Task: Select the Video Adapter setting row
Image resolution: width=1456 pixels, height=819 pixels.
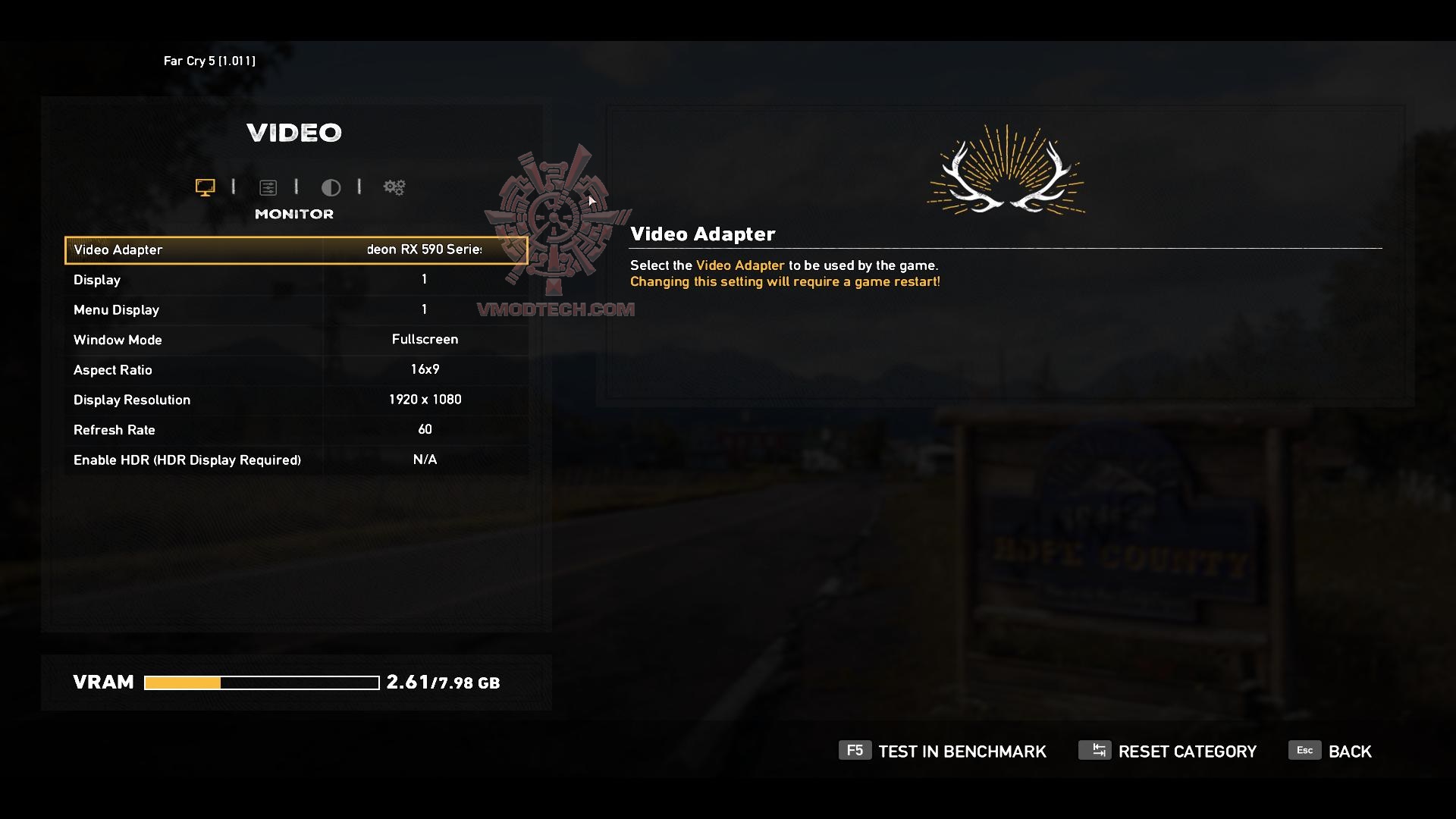Action: pyautogui.click(x=296, y=250)
